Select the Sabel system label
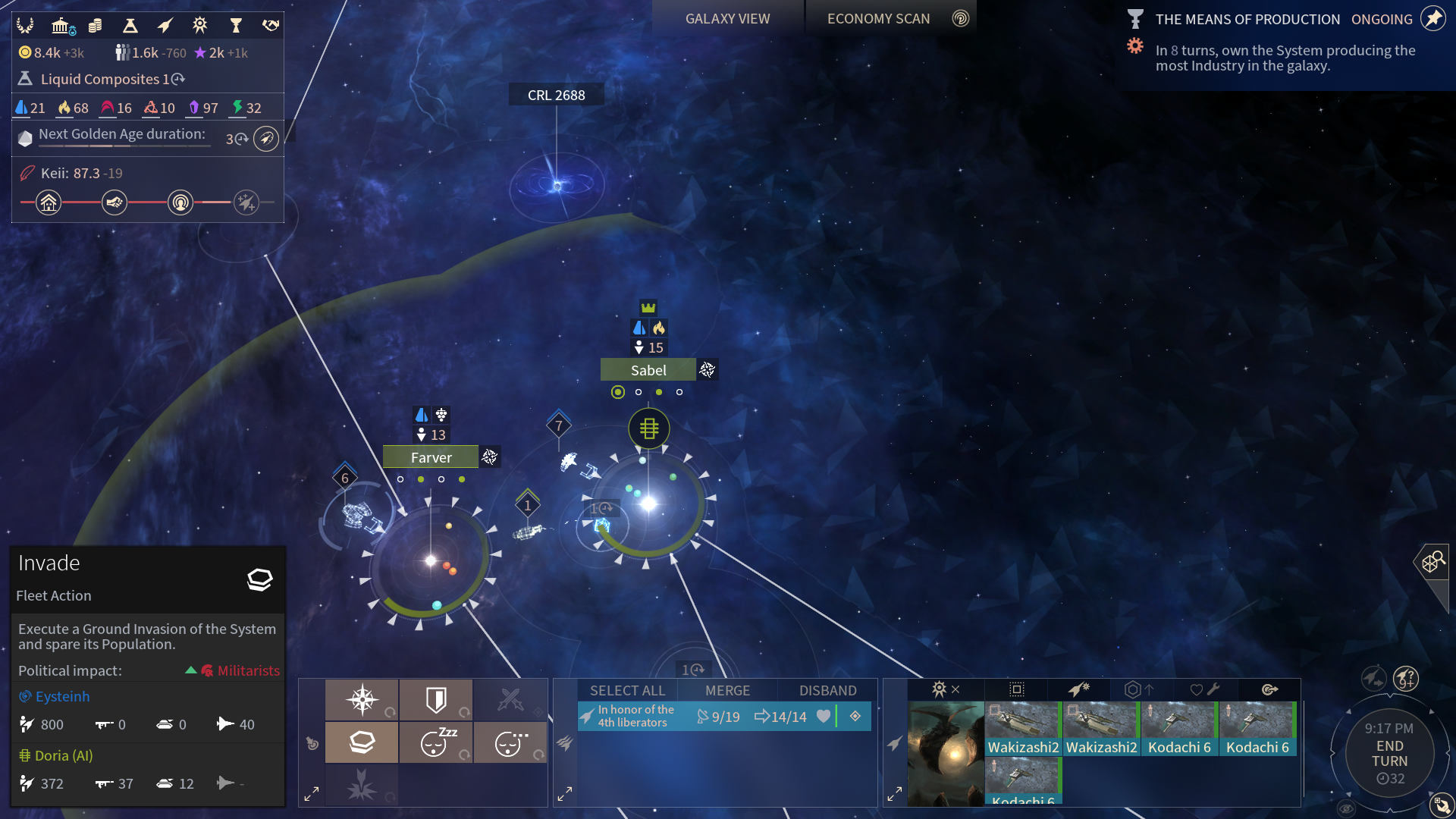The width and height of the screenshot is (1456, 819). pos(648,370)
